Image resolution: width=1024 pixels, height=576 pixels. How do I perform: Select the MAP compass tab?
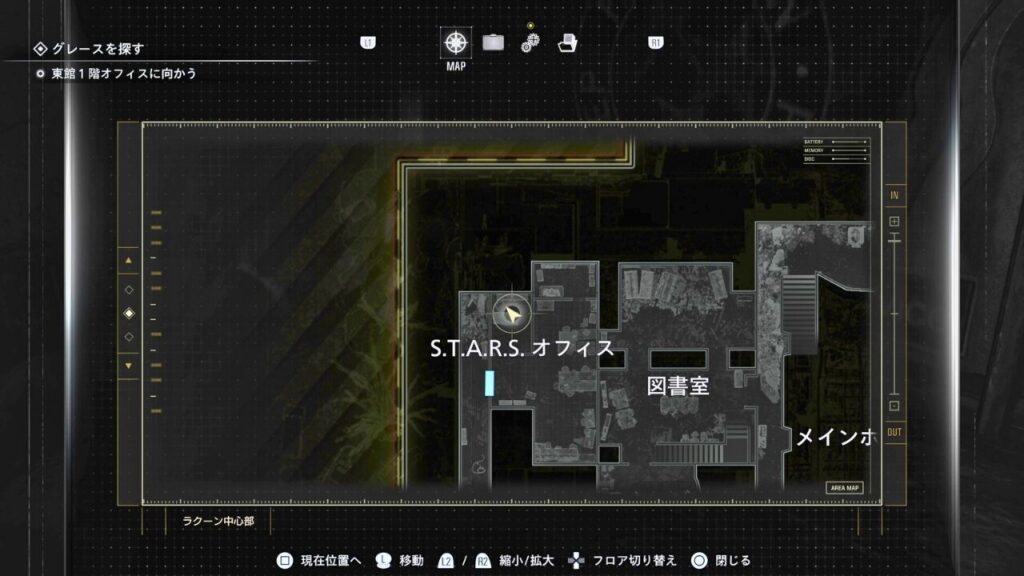click(x=456, y=43)
